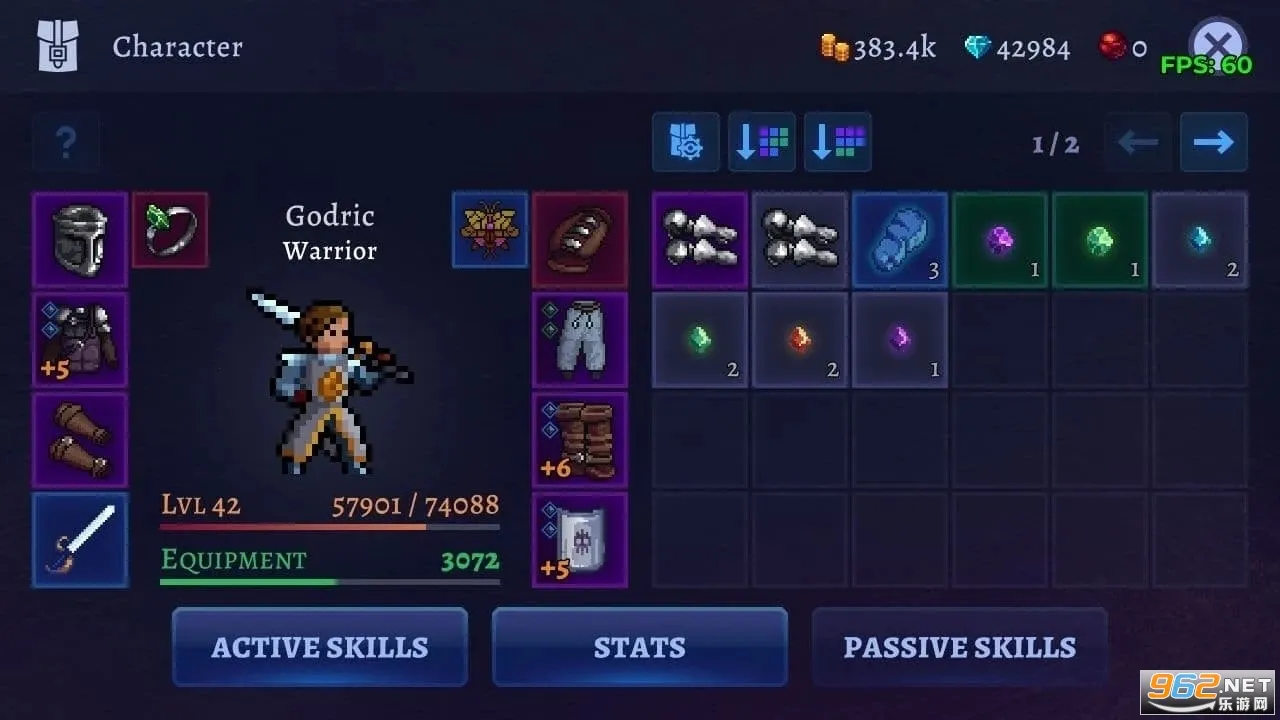The width and height of the screenshot is (1280, 720).
Task: Select the equipped boots +6 slot
Action: [580, 440]
